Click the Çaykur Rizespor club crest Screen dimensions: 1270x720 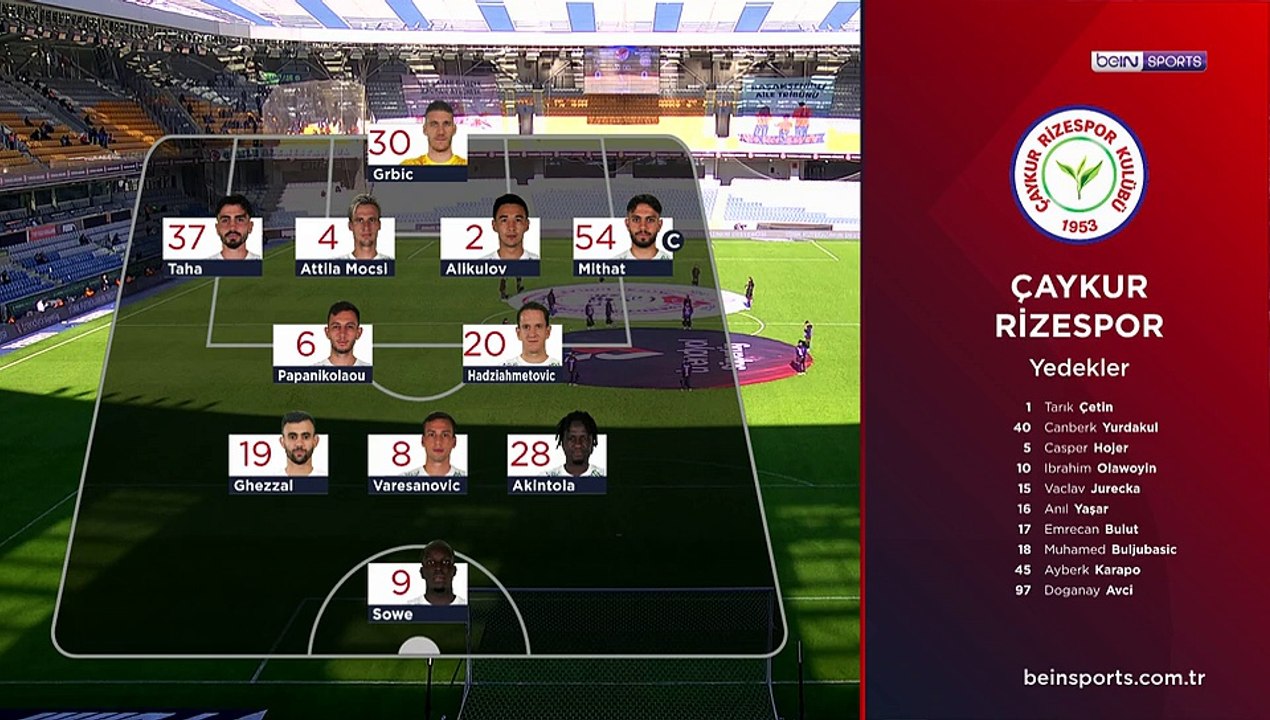(x=1078, y=174)
